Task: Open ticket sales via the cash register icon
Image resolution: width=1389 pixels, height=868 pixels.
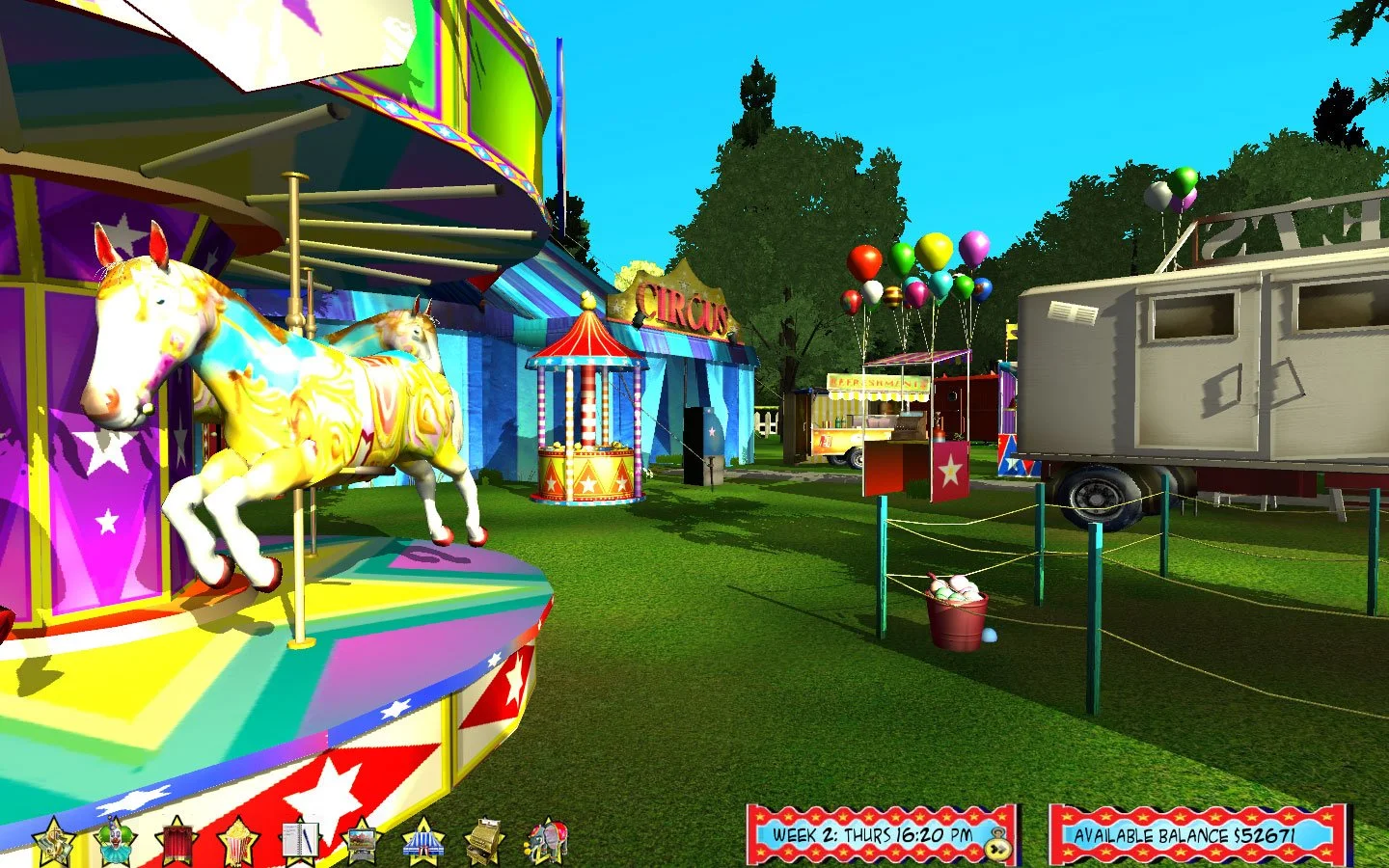Action: [x=484, y=839]
